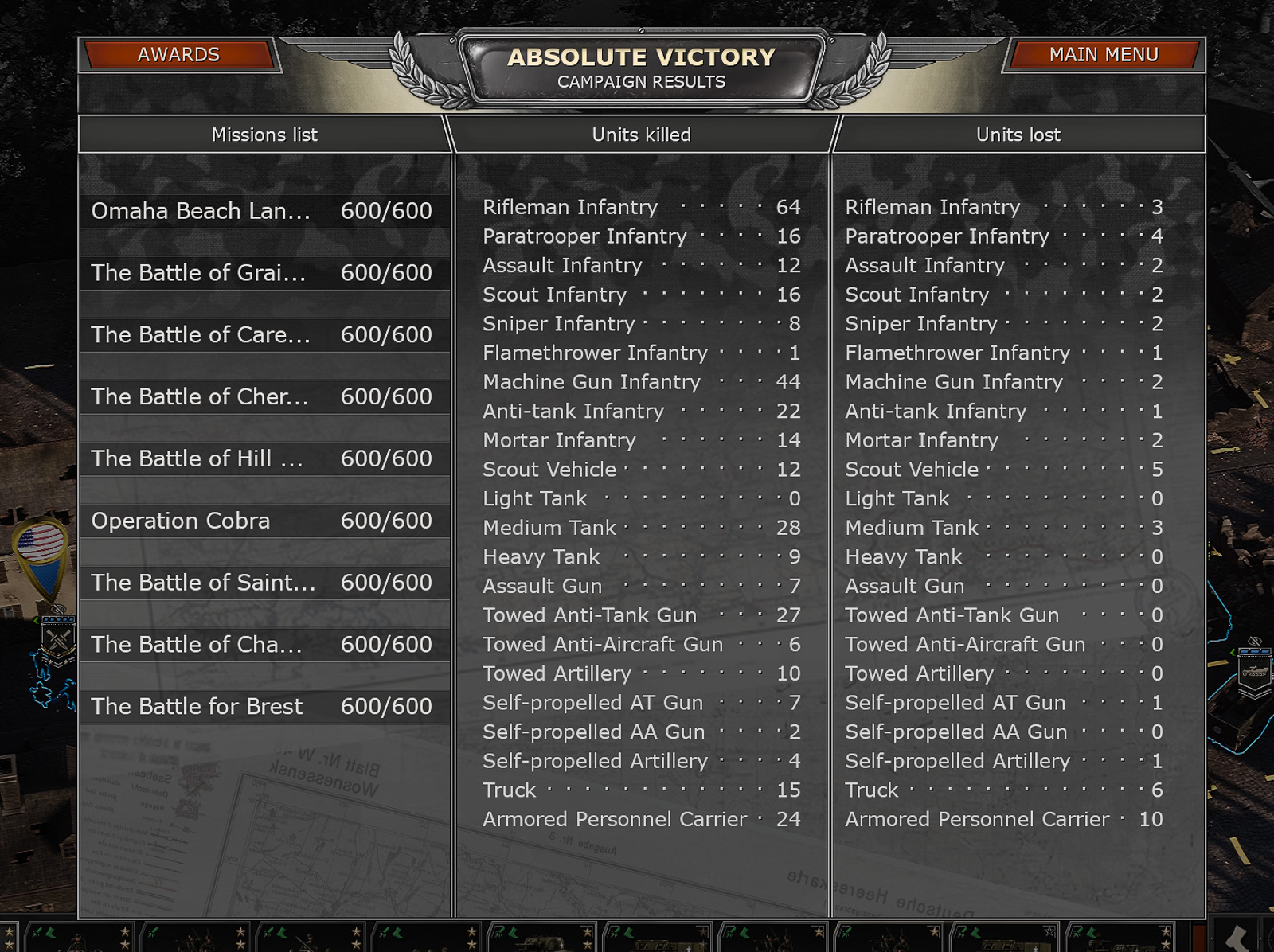Image resolution: width=1274 pixels, height=952 pixels.
Task: Click the hollow star on the fourth-from-right unit card
Action: pyautogui.click(x=1049, y=932)
